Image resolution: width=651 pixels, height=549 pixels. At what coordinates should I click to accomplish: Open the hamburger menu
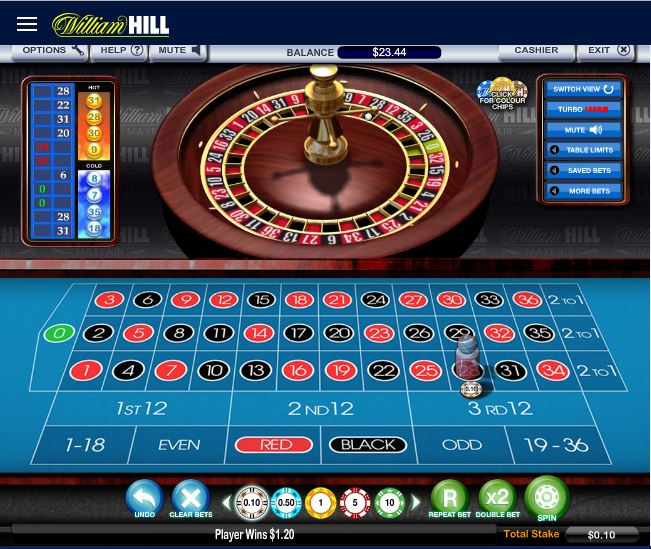click(27, 24)
